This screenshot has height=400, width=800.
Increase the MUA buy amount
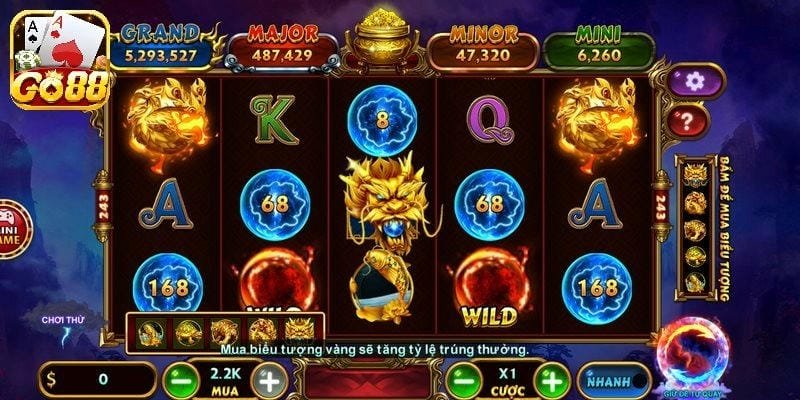click(x=268, y=380)
